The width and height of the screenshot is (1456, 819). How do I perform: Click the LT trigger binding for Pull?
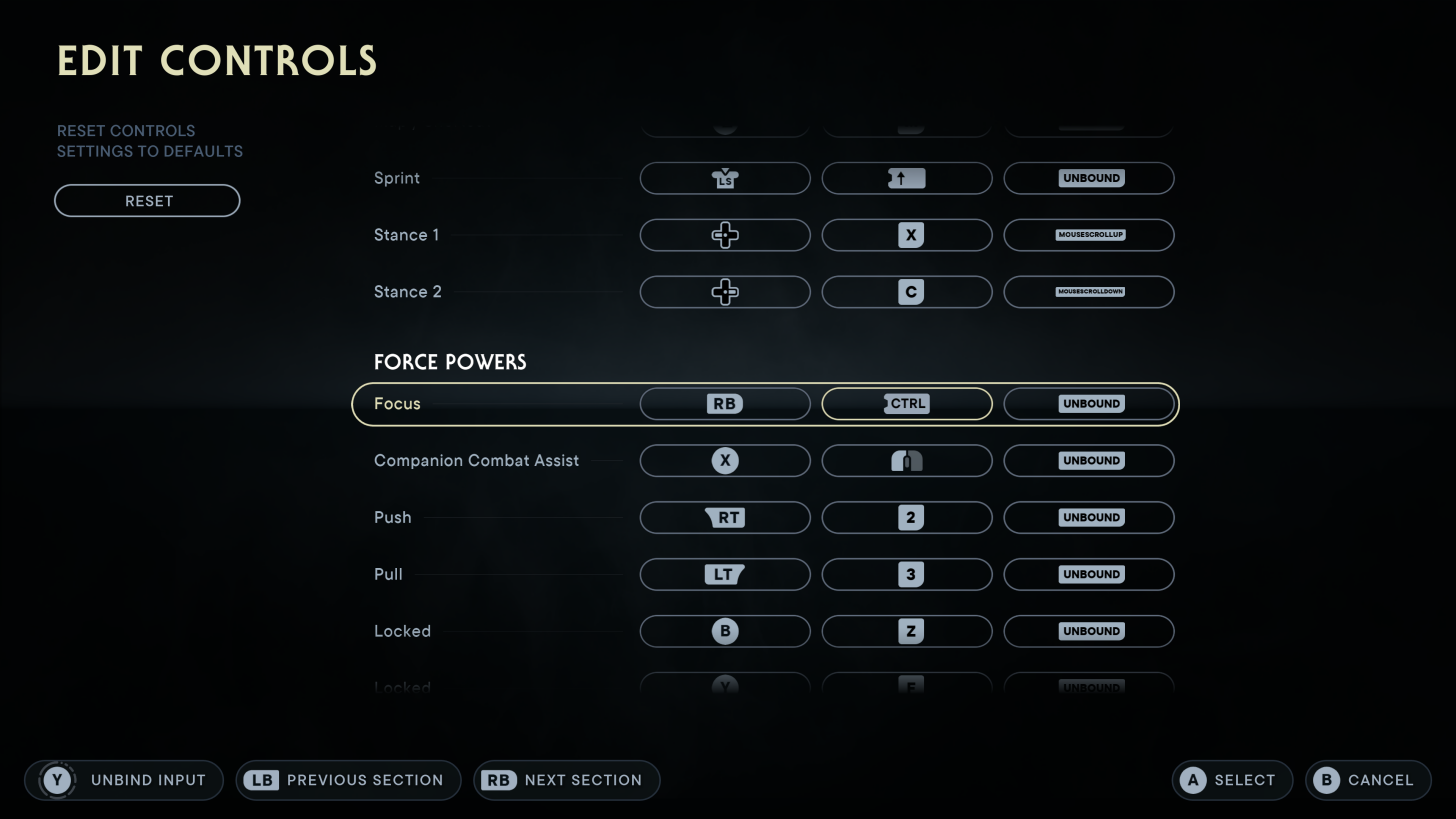724,574
